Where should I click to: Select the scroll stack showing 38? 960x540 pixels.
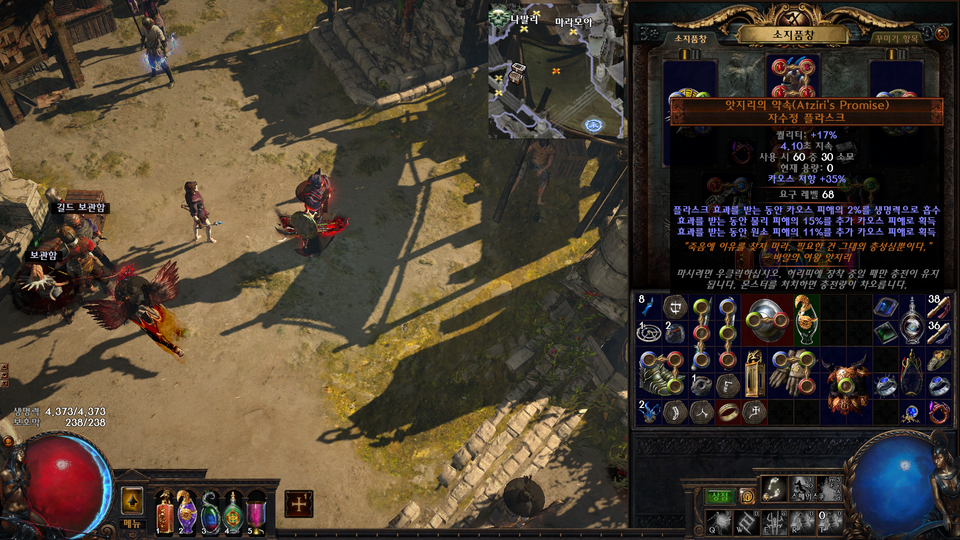tap(939, 308)
